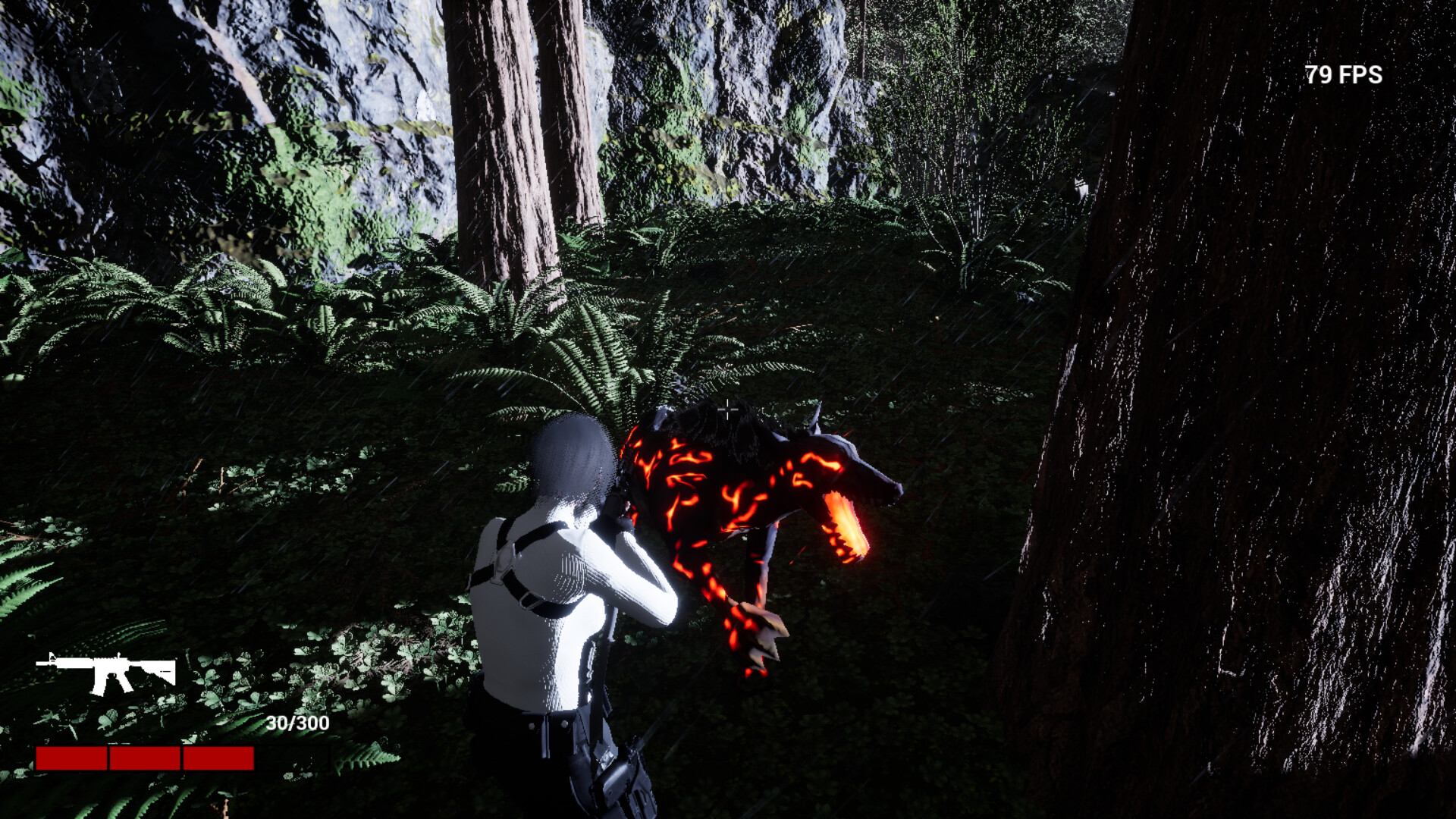Click the rifle's magazine on the weapon icon
1456x819 pixels.
coord(99,685)
